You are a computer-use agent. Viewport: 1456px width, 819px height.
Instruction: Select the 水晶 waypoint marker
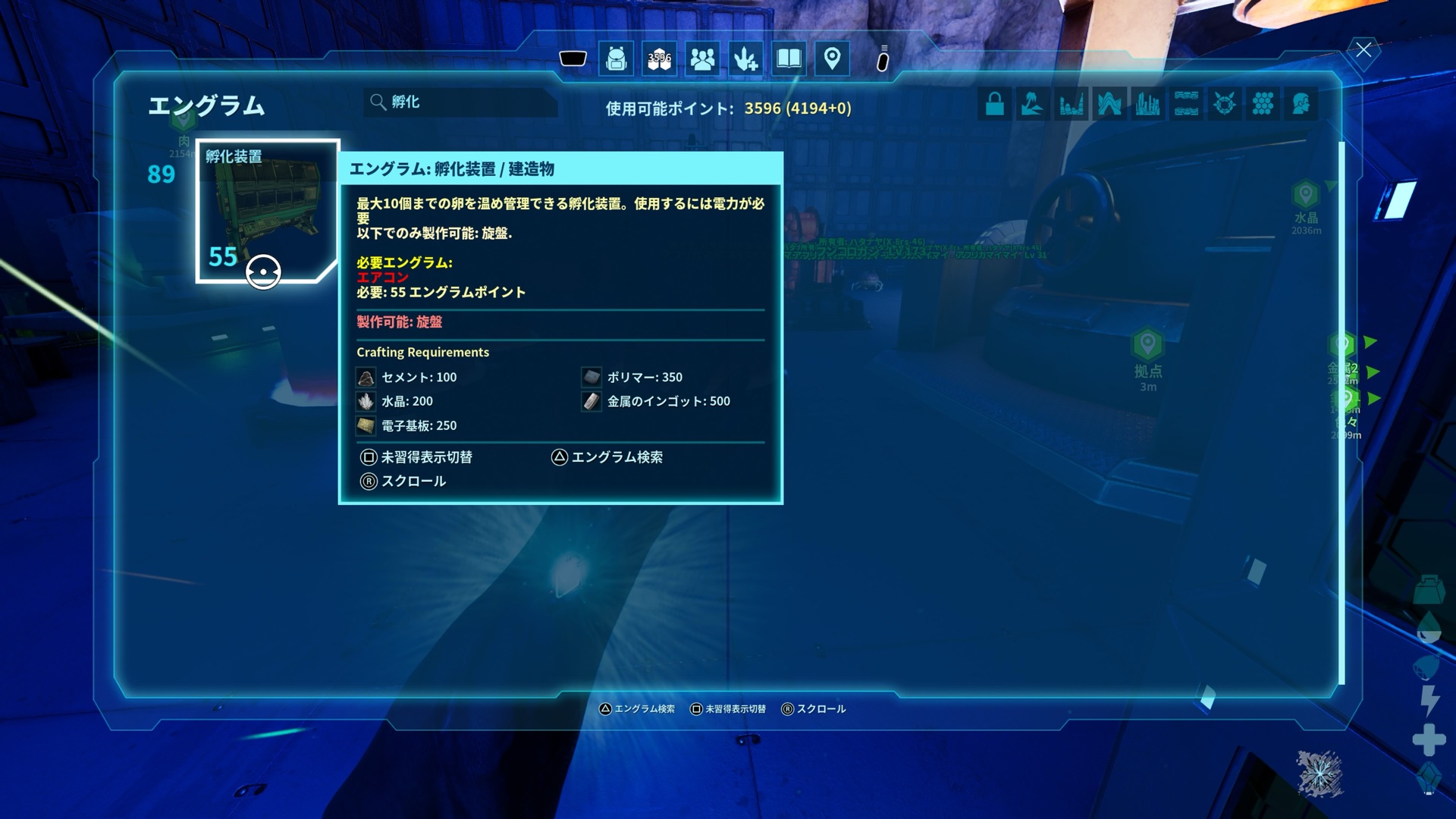(x=1305, y=196)
